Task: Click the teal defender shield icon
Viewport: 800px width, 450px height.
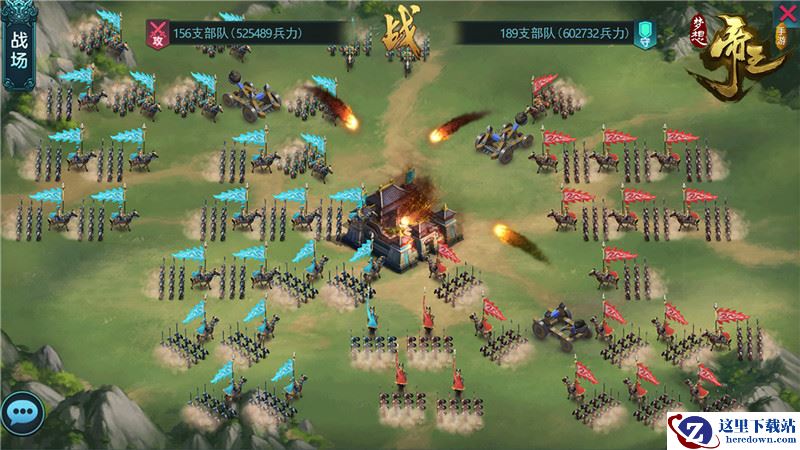Action: click(x=645, y=33)
